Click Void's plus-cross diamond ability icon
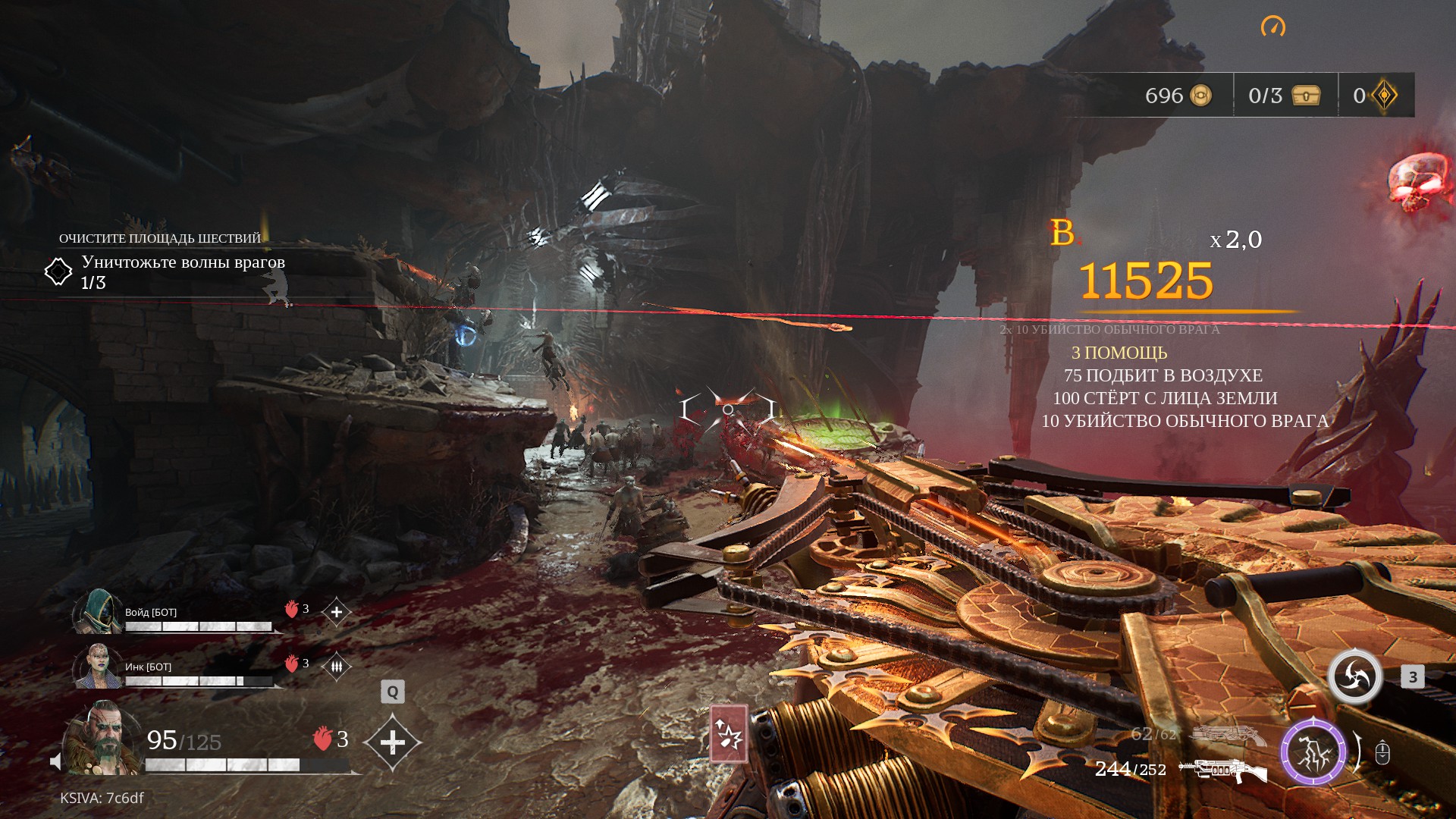 (337, 612)
